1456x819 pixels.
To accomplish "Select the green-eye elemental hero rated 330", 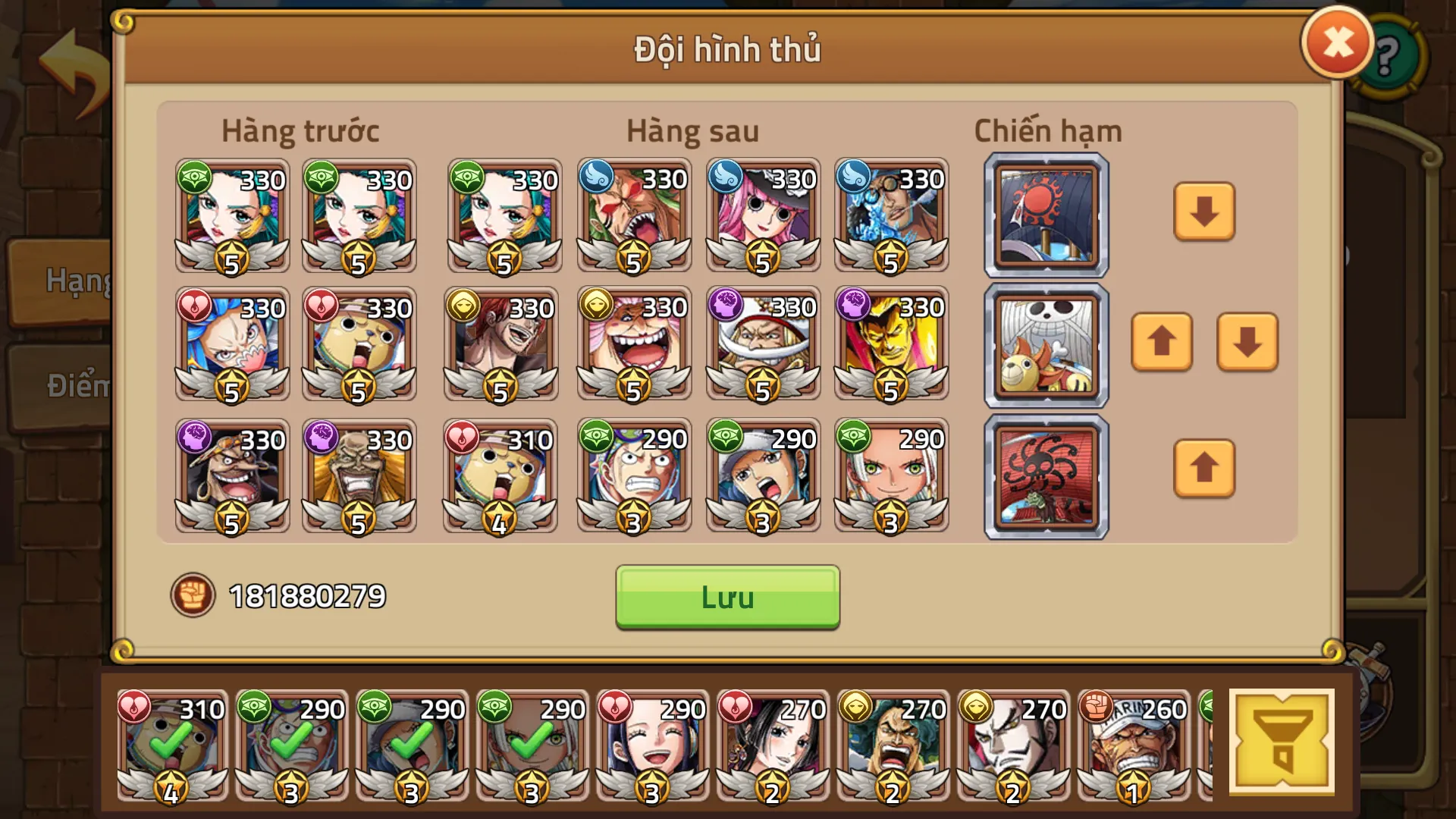I will pyautogui.click(x=231, y=216).
